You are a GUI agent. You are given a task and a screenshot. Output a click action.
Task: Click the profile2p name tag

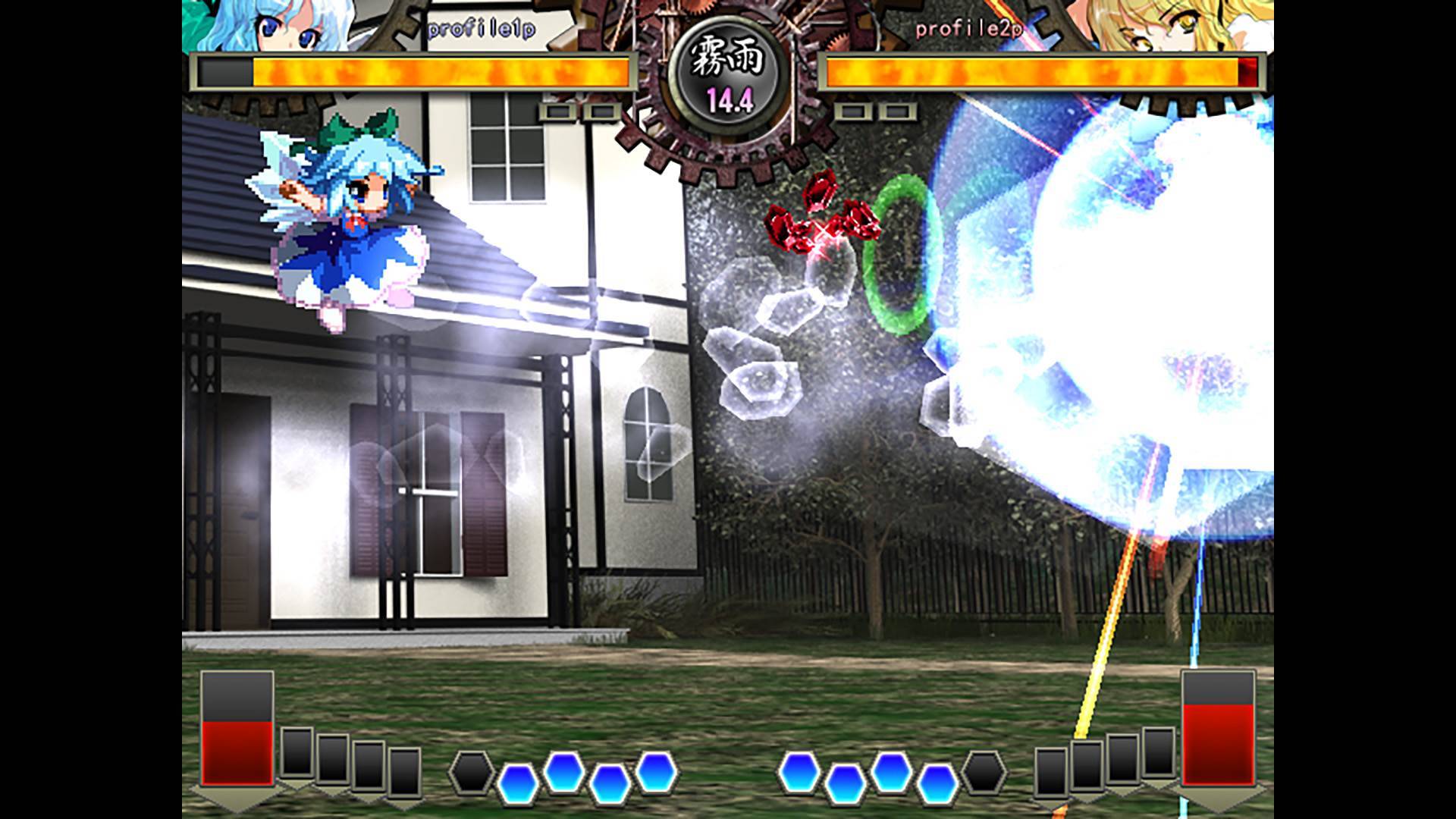(968, 30)
